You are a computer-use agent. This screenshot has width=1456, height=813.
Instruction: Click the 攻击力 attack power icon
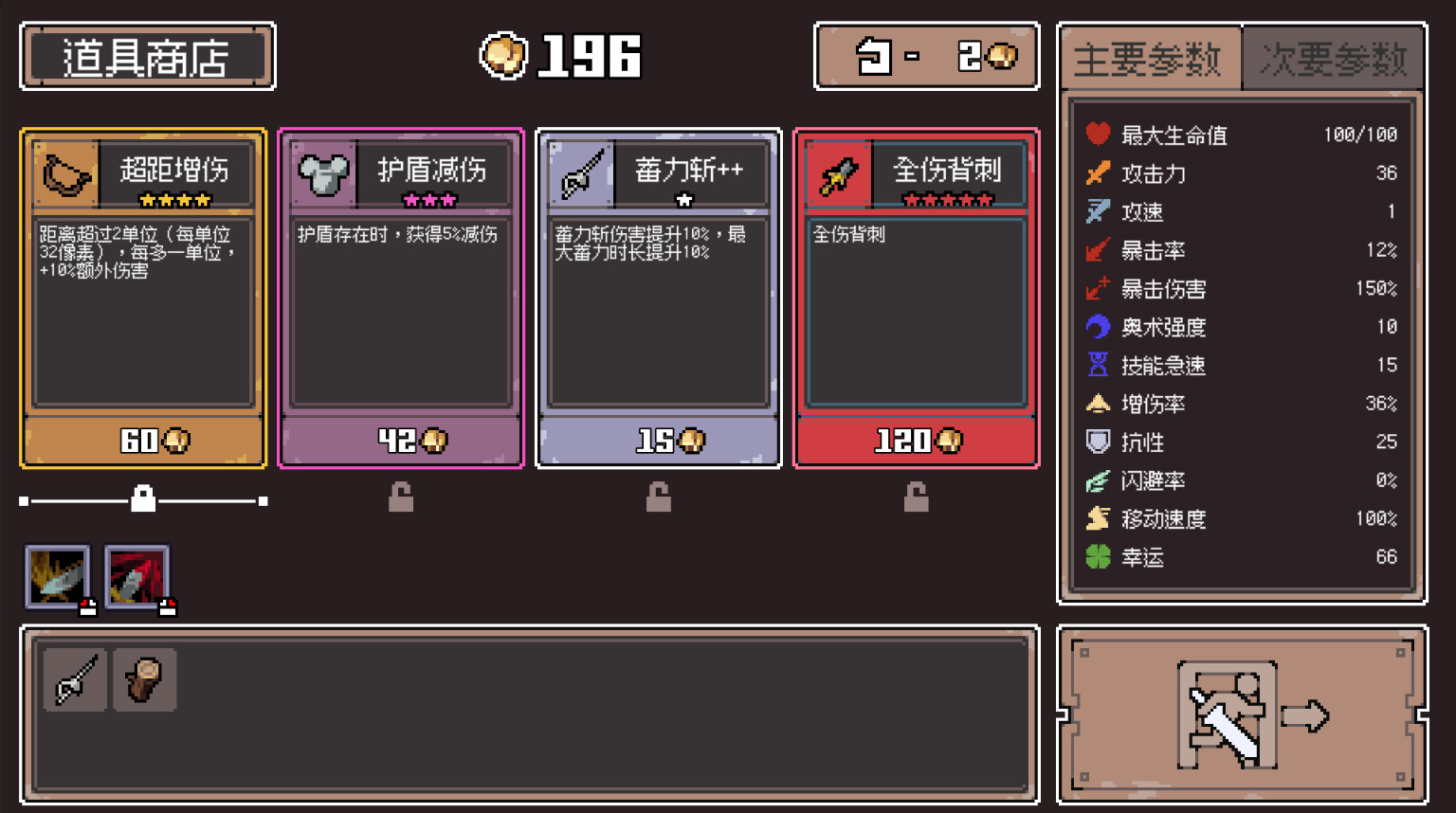(x=1097, y=173)
